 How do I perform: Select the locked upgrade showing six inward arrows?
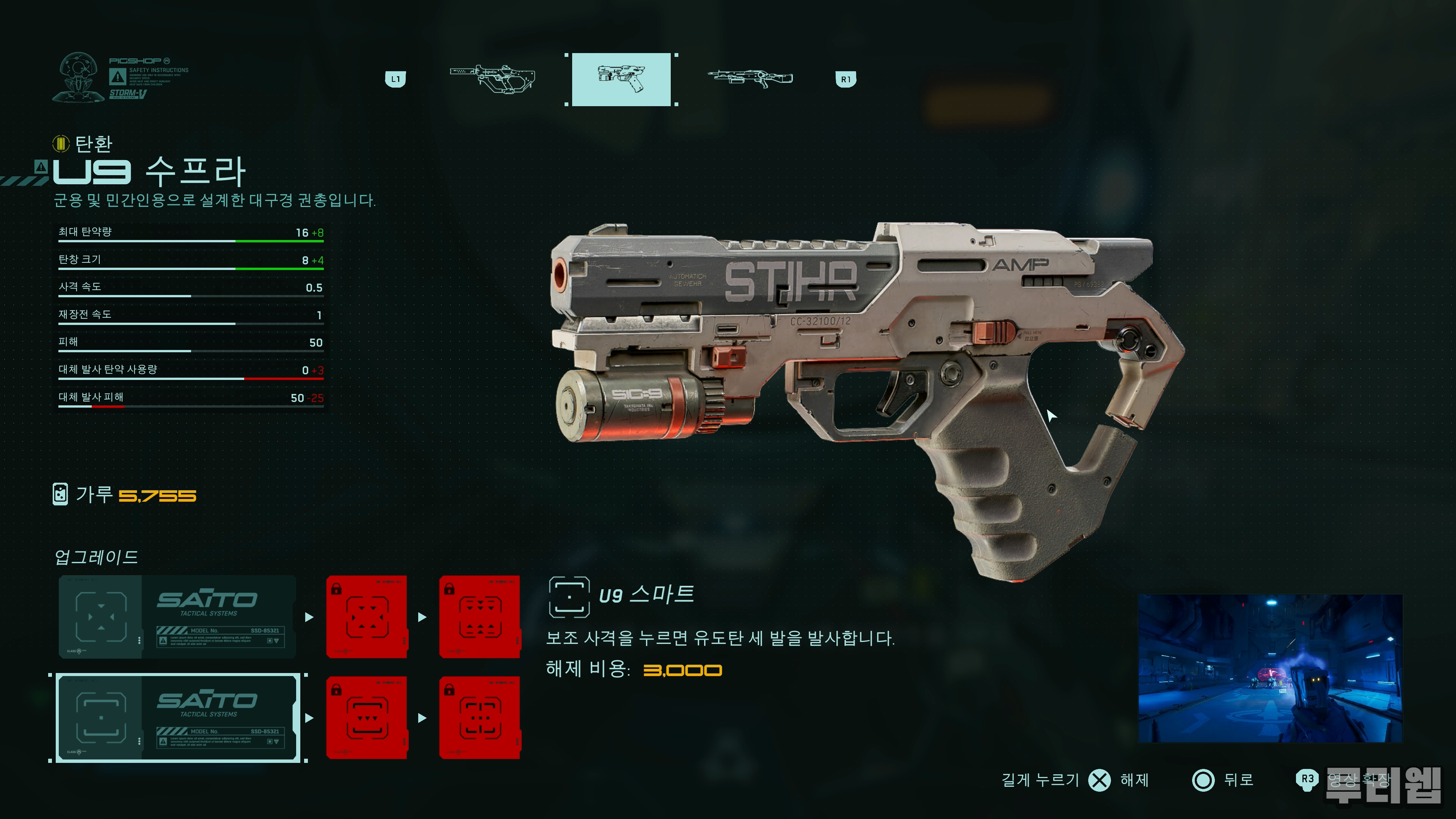(367, 617)
